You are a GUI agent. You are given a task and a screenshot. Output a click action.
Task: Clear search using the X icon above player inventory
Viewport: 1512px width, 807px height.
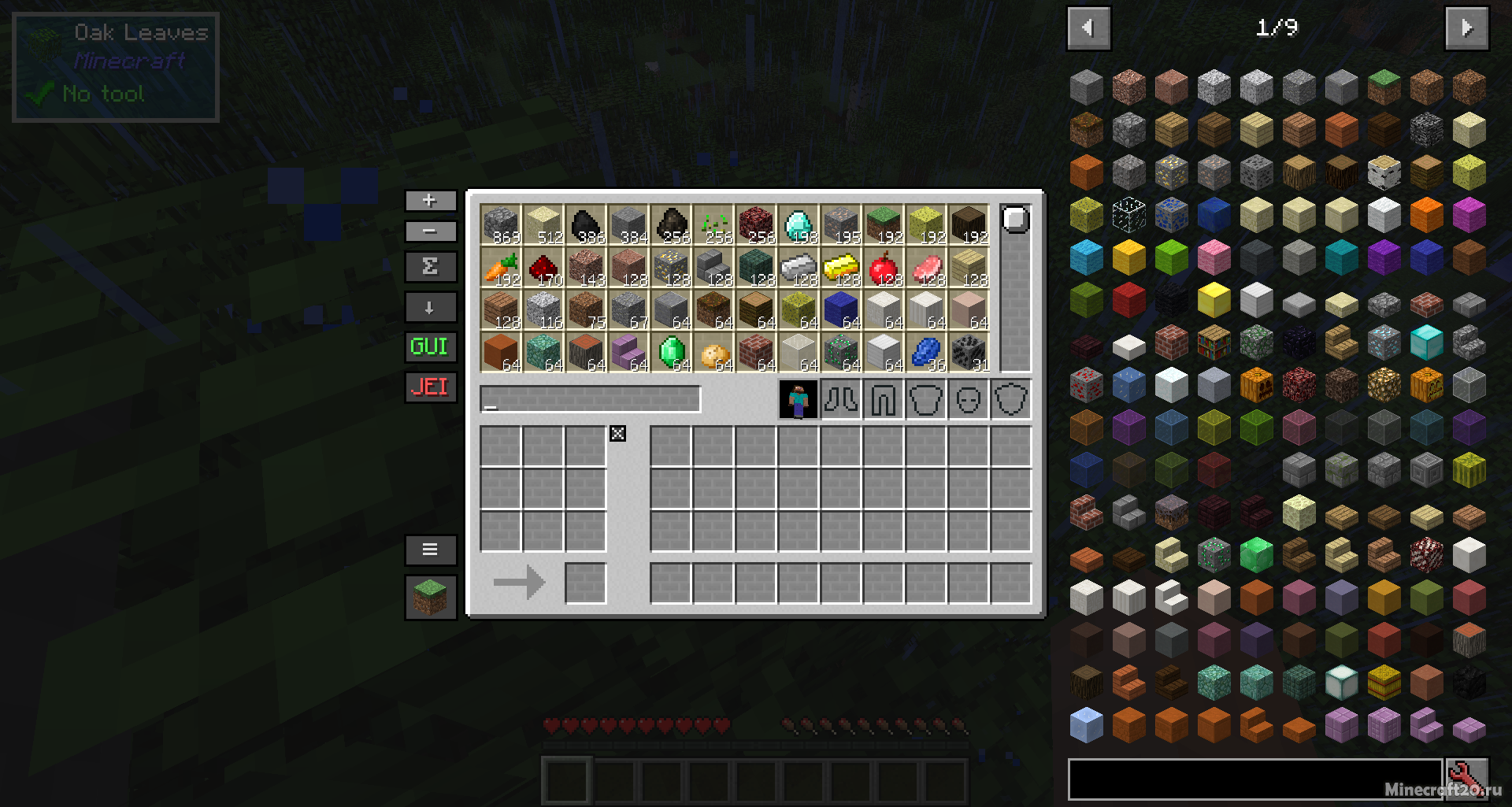[x=618, y=433]
